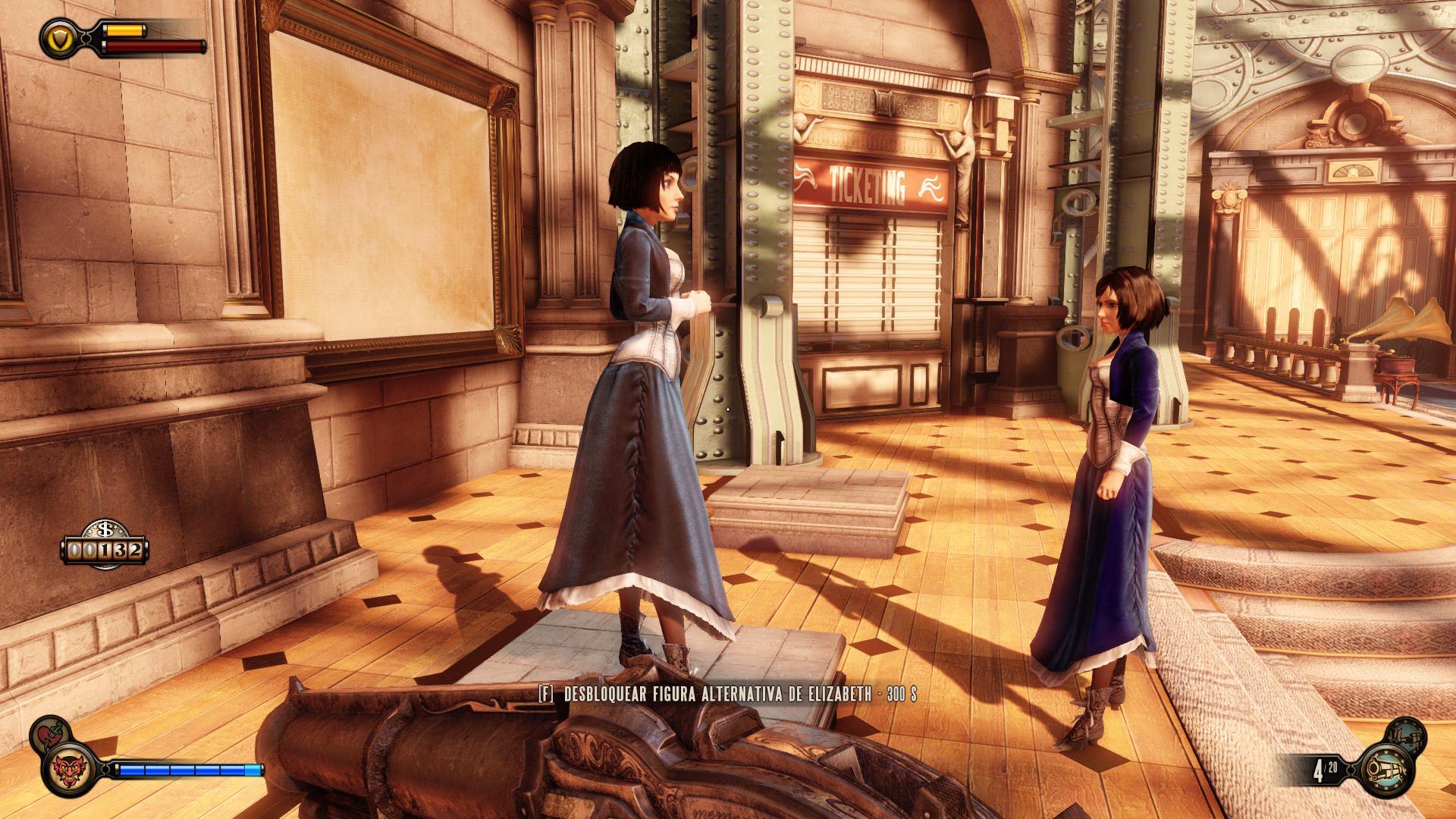This screenshot has height=819, width=1456.
Task: Switch to the Possession heart vigor icon
Action: [x=50, y=734]
